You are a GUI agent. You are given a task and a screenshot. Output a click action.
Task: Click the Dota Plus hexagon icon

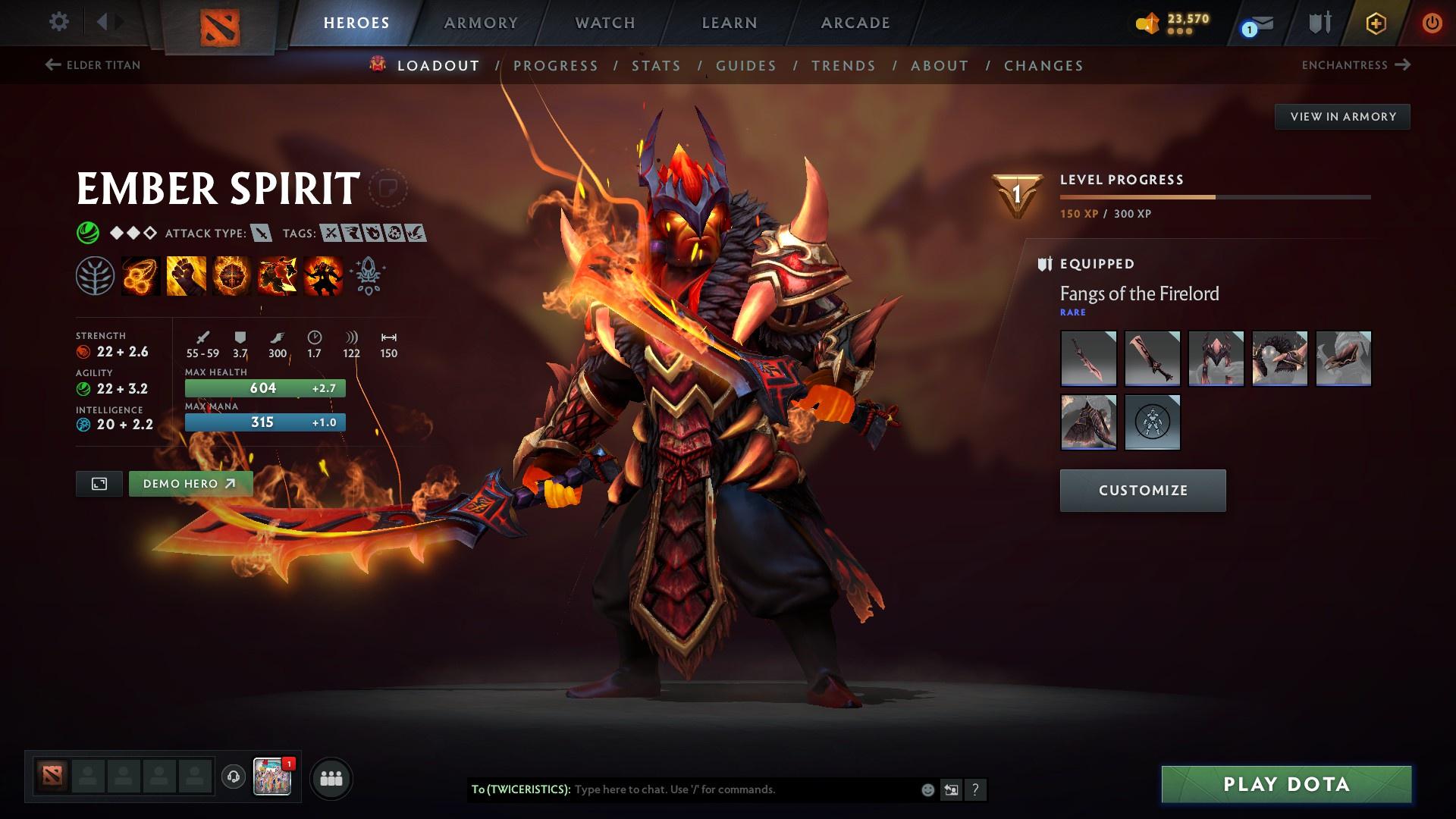1374,23
